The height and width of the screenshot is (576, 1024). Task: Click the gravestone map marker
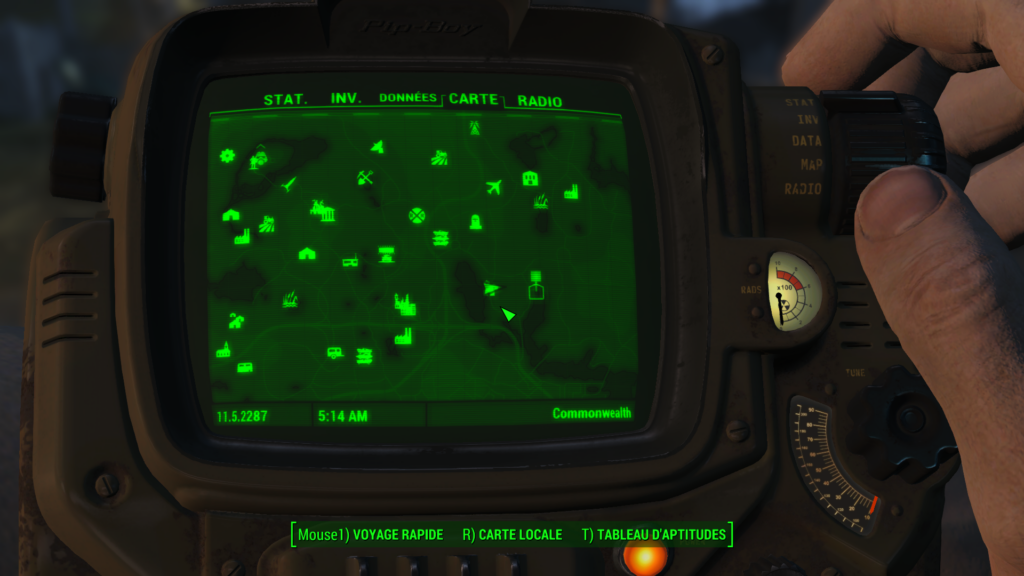(475, 222)
